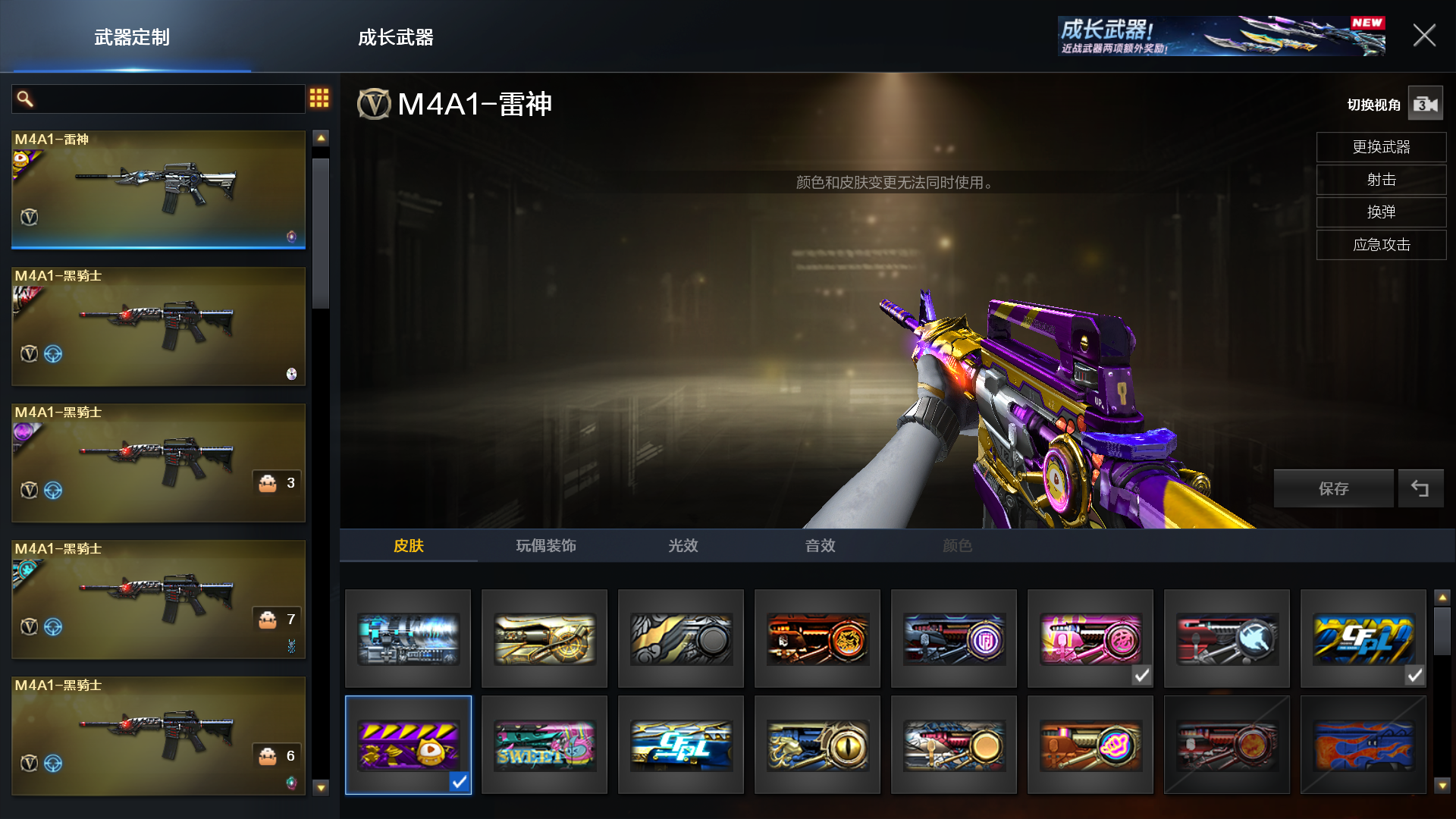Open the 成长武器 NEW promo banner
The image size is (1456, 819).
[1221, 36]
